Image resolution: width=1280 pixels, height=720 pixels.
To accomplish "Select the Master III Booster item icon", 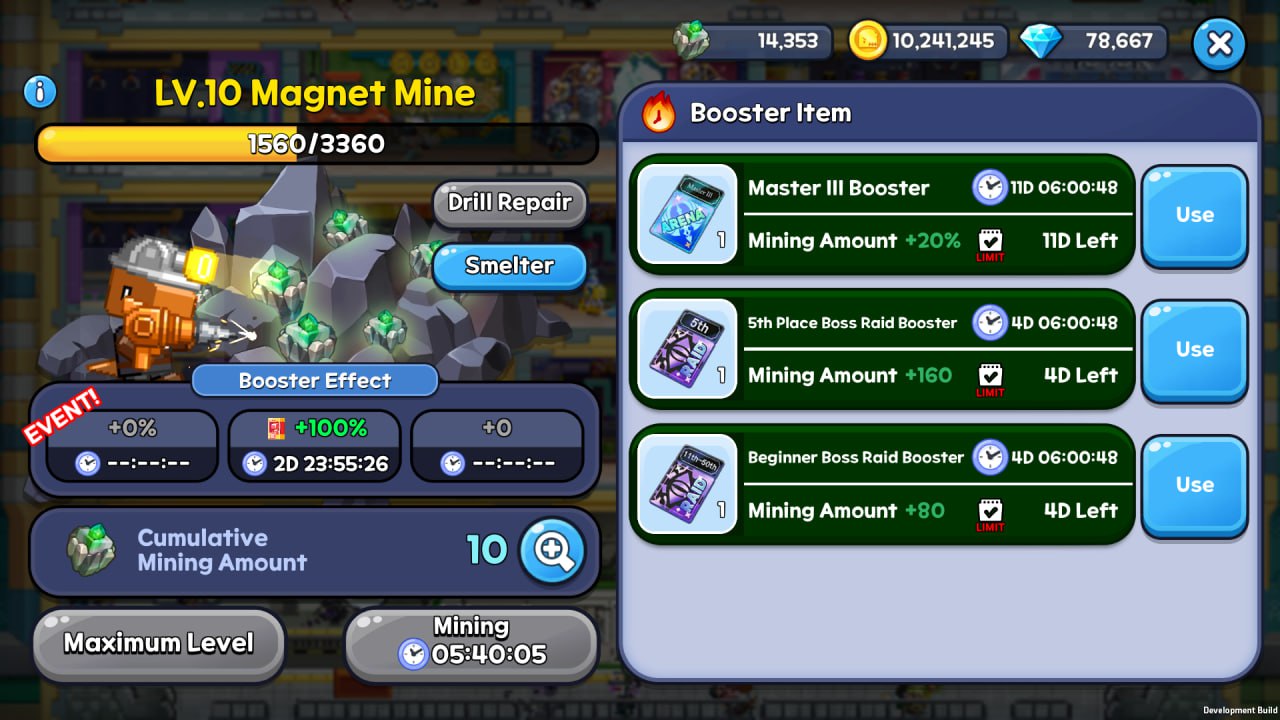I will coord(687,214).
